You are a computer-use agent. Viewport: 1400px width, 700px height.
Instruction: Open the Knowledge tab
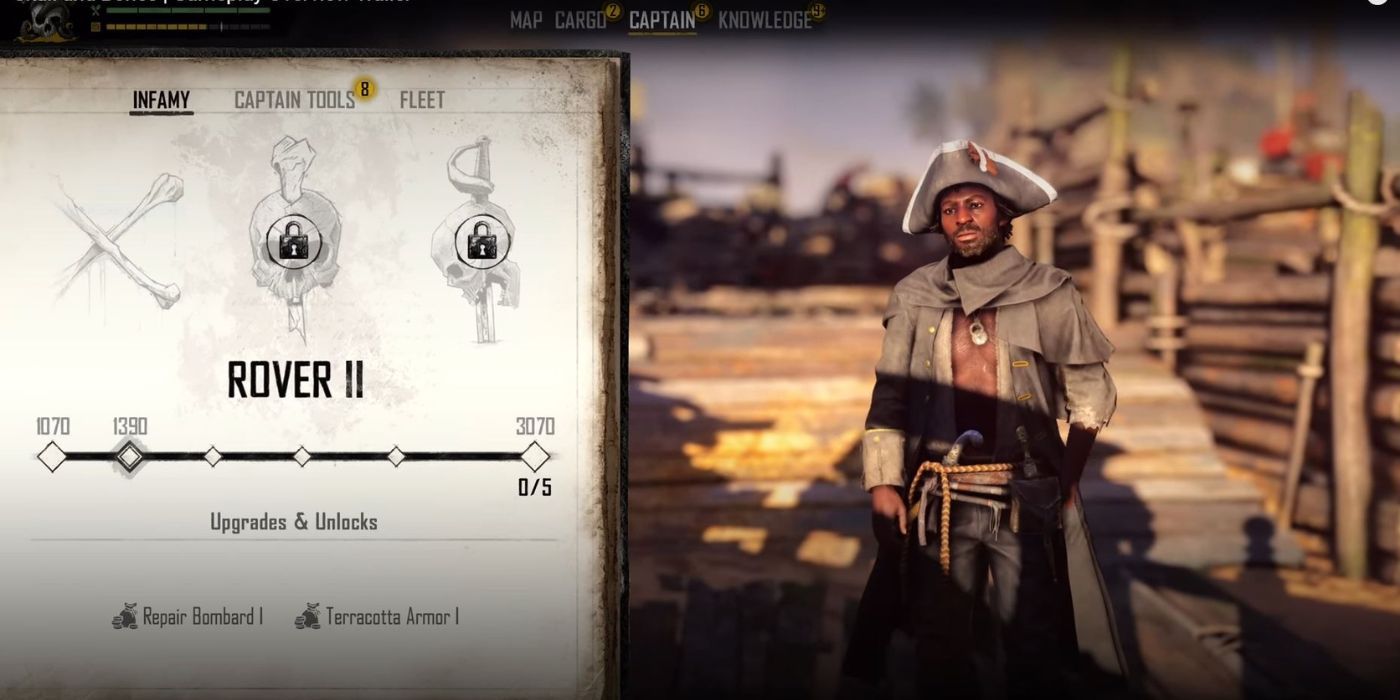click(x=765, y=20)
